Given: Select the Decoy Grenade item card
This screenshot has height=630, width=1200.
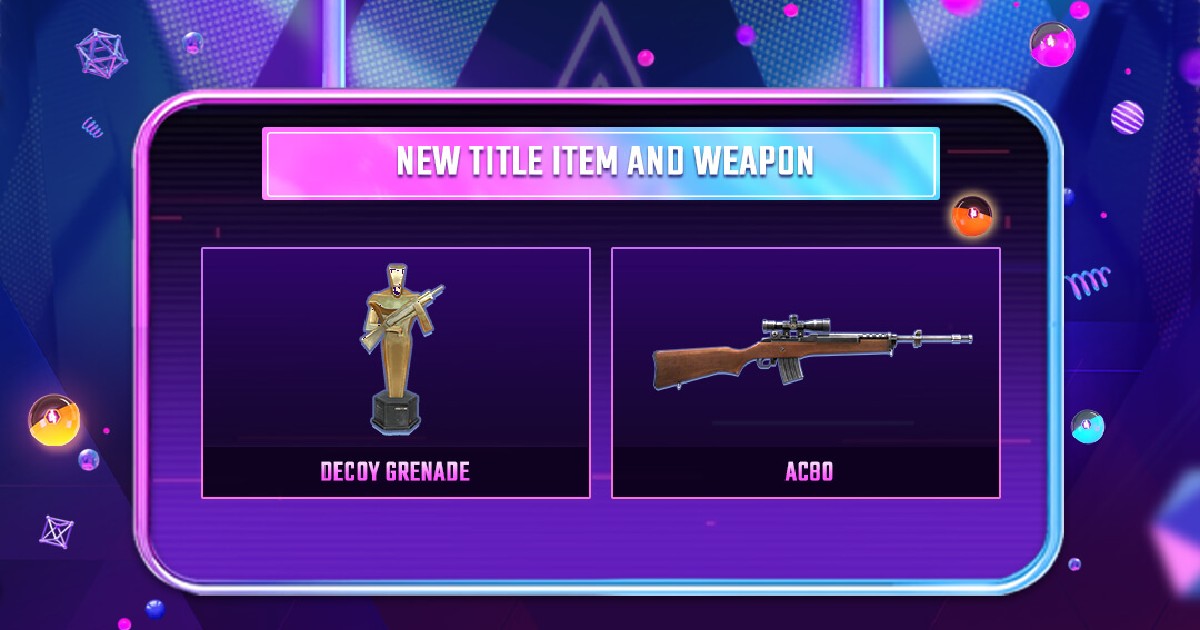Looking at the screenshot, I should [395, 372].
